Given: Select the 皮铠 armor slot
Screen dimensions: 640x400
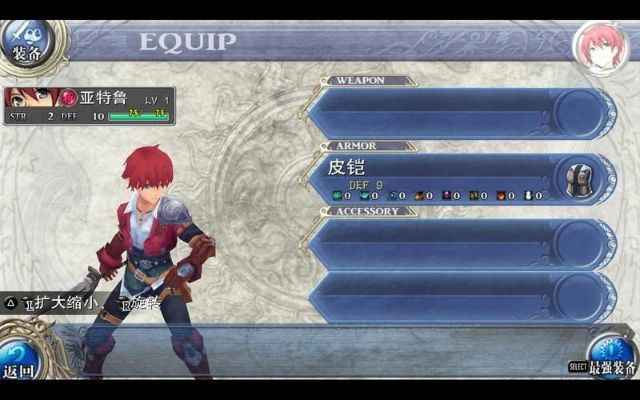Looking at the screenshot, I should click(x=460, y=178).
